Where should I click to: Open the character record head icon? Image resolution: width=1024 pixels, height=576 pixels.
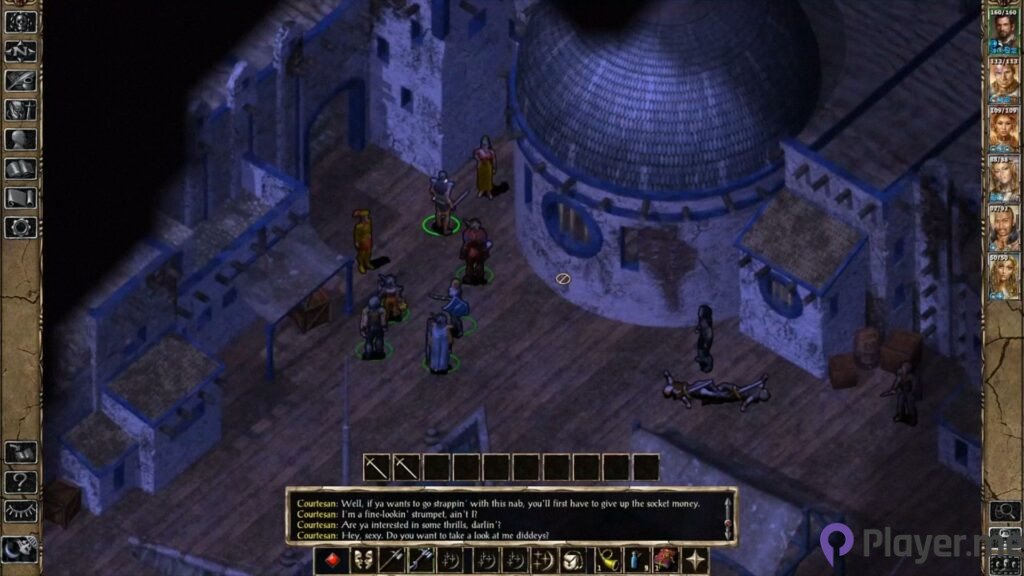(20, 139)
